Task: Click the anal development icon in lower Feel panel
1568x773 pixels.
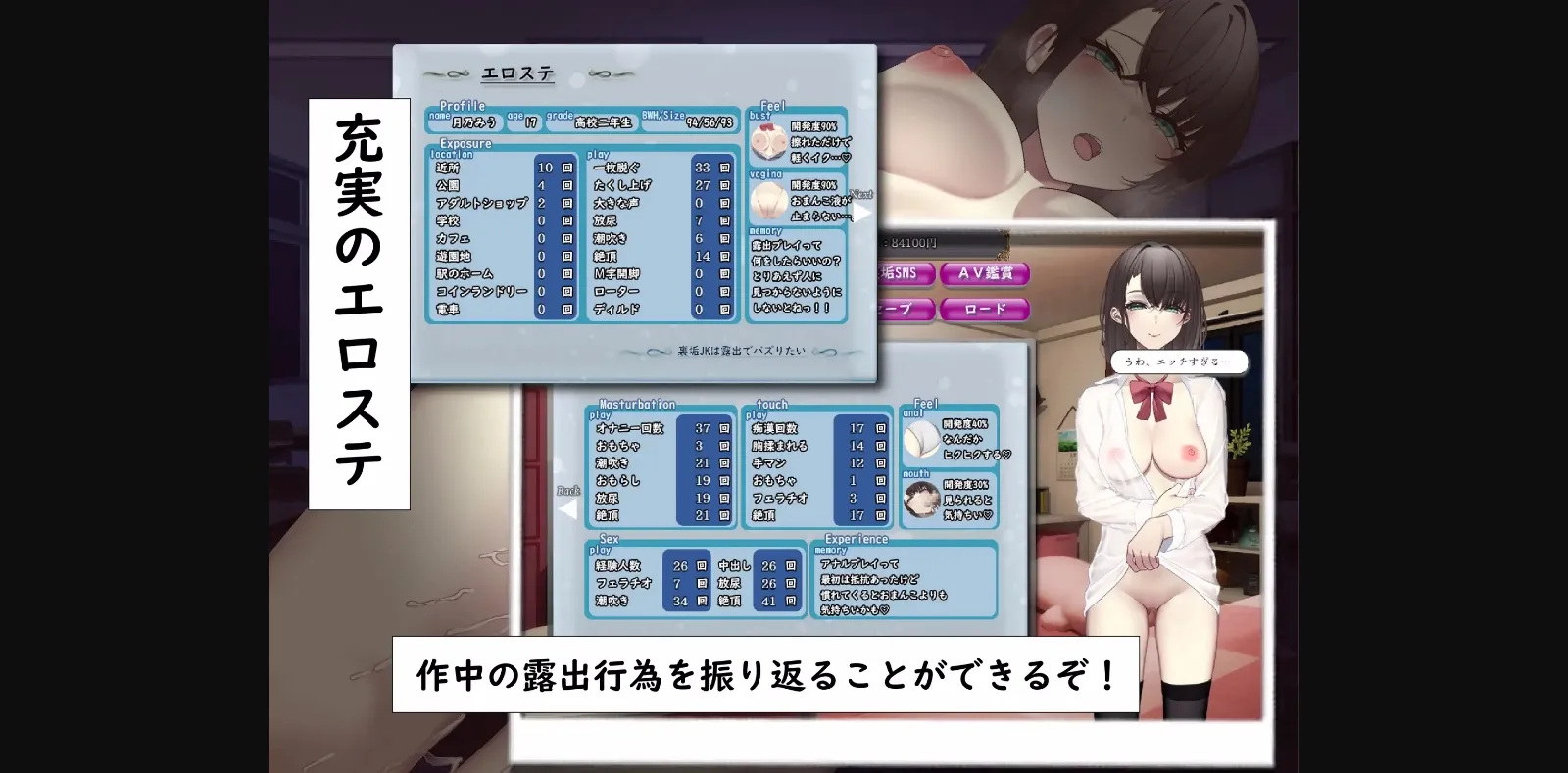Action: click(922, 438)
